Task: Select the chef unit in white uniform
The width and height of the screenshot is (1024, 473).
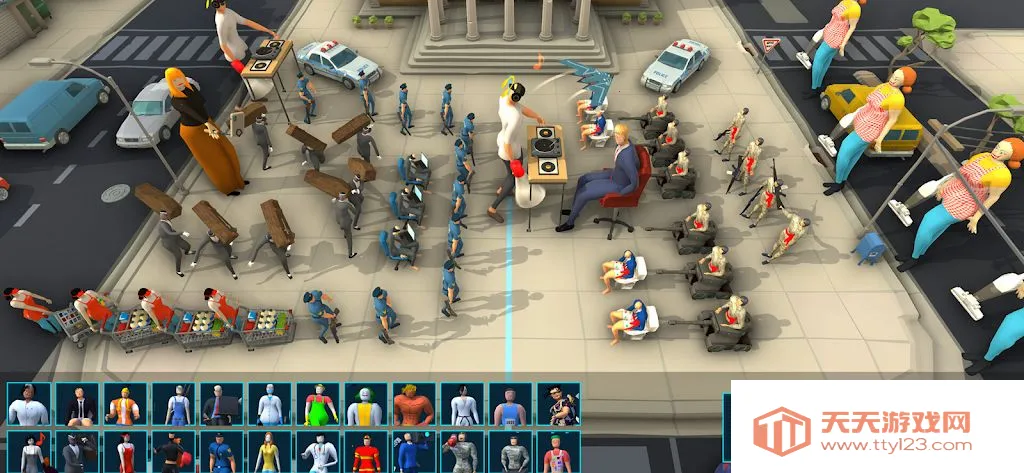Action: tap(28, 405)
